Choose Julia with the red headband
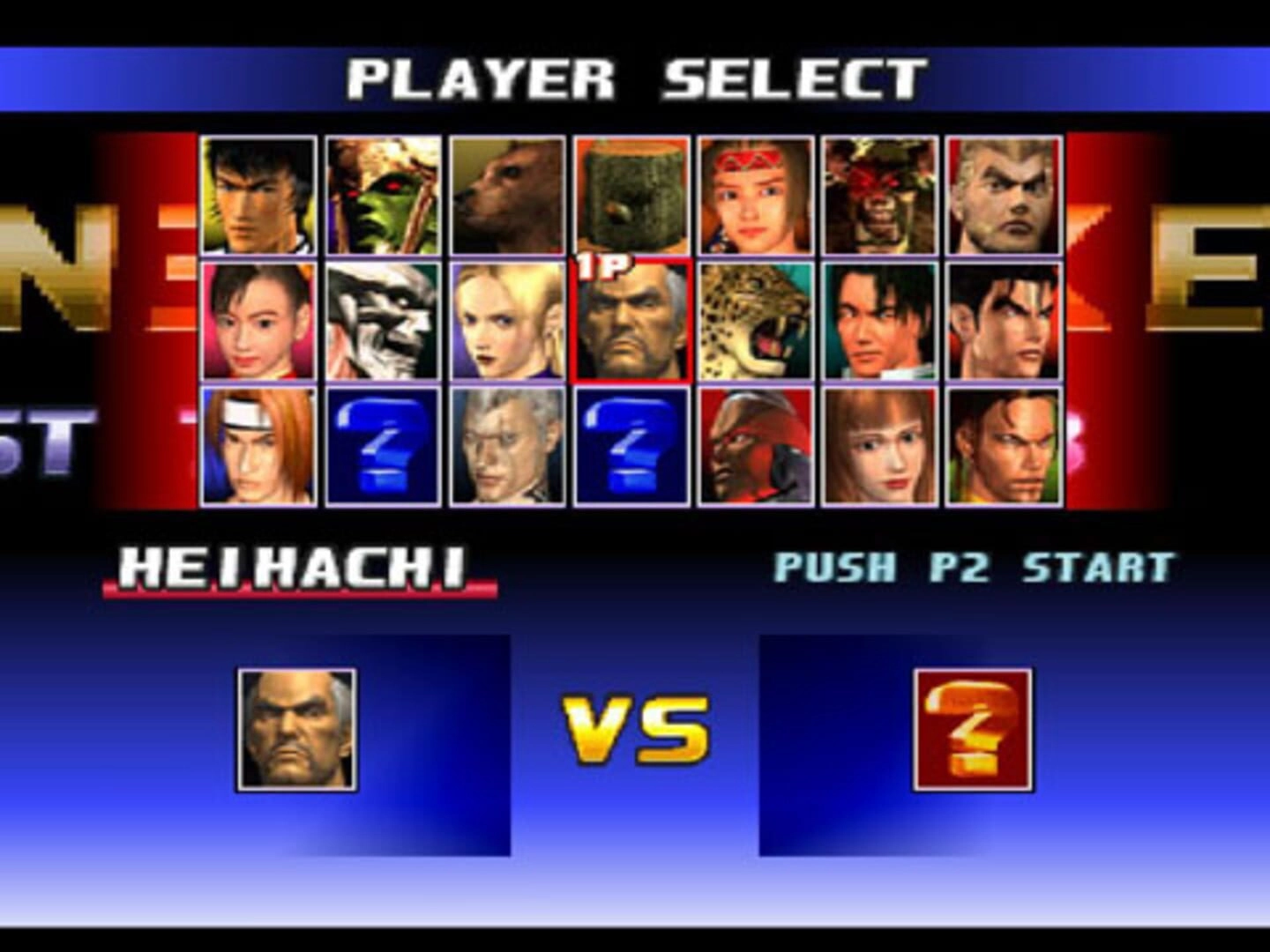Image resolution: width=1270 pixels, height=952 pixels. point(756,196)
